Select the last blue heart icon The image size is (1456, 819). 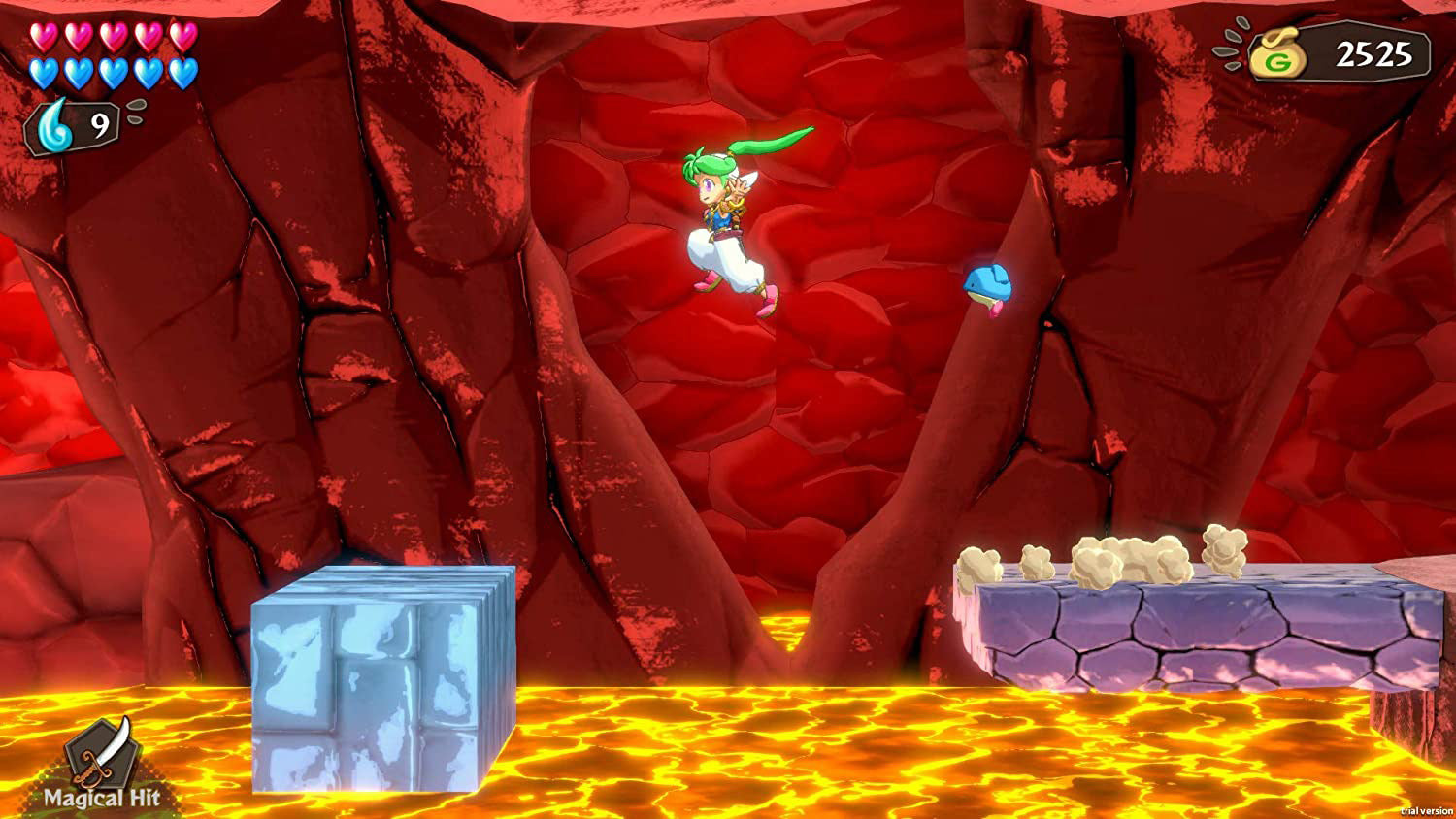(184, 74)
